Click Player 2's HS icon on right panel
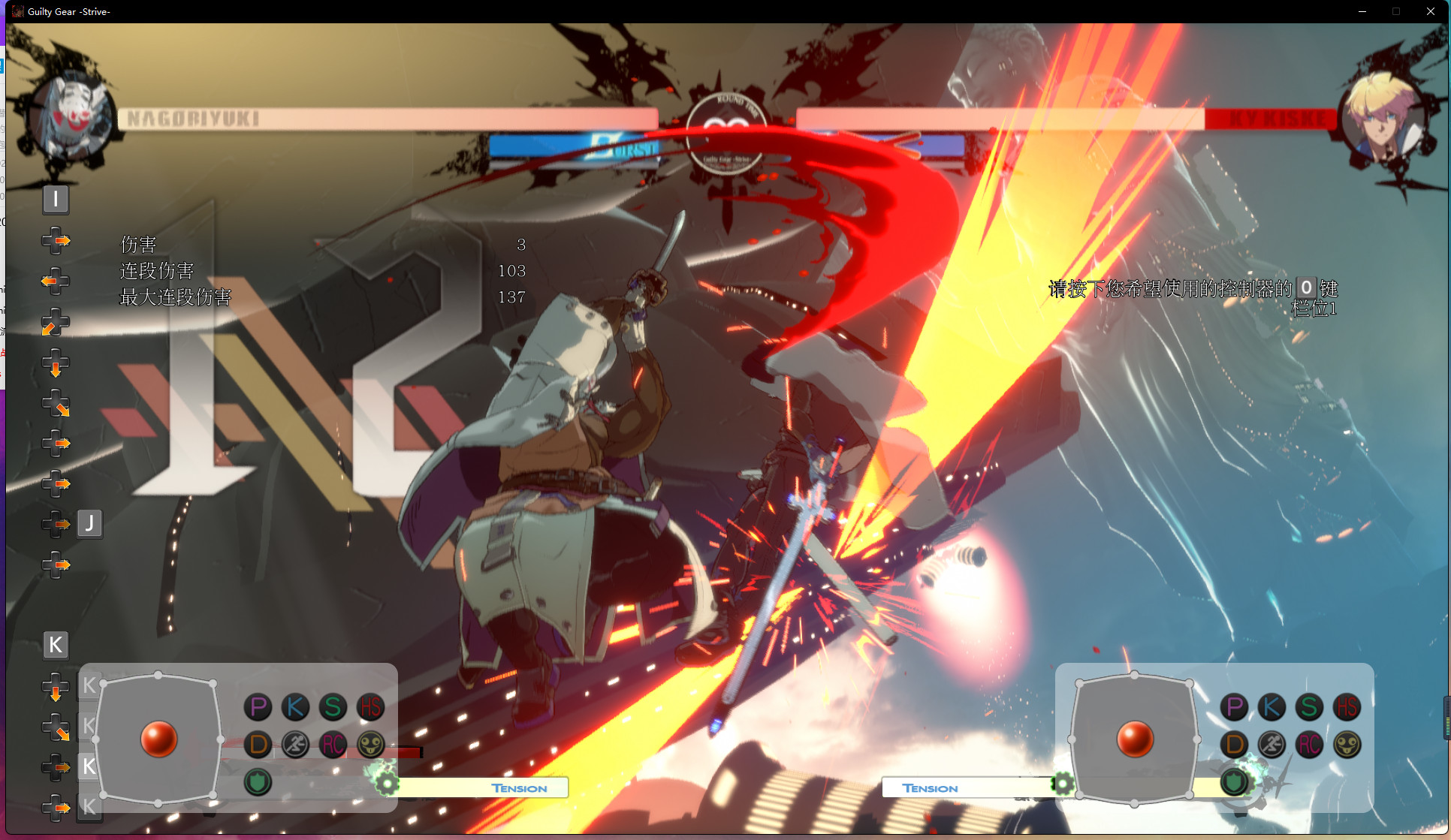Viewport: 1451px width, 840px height. tap(1347, 706)
